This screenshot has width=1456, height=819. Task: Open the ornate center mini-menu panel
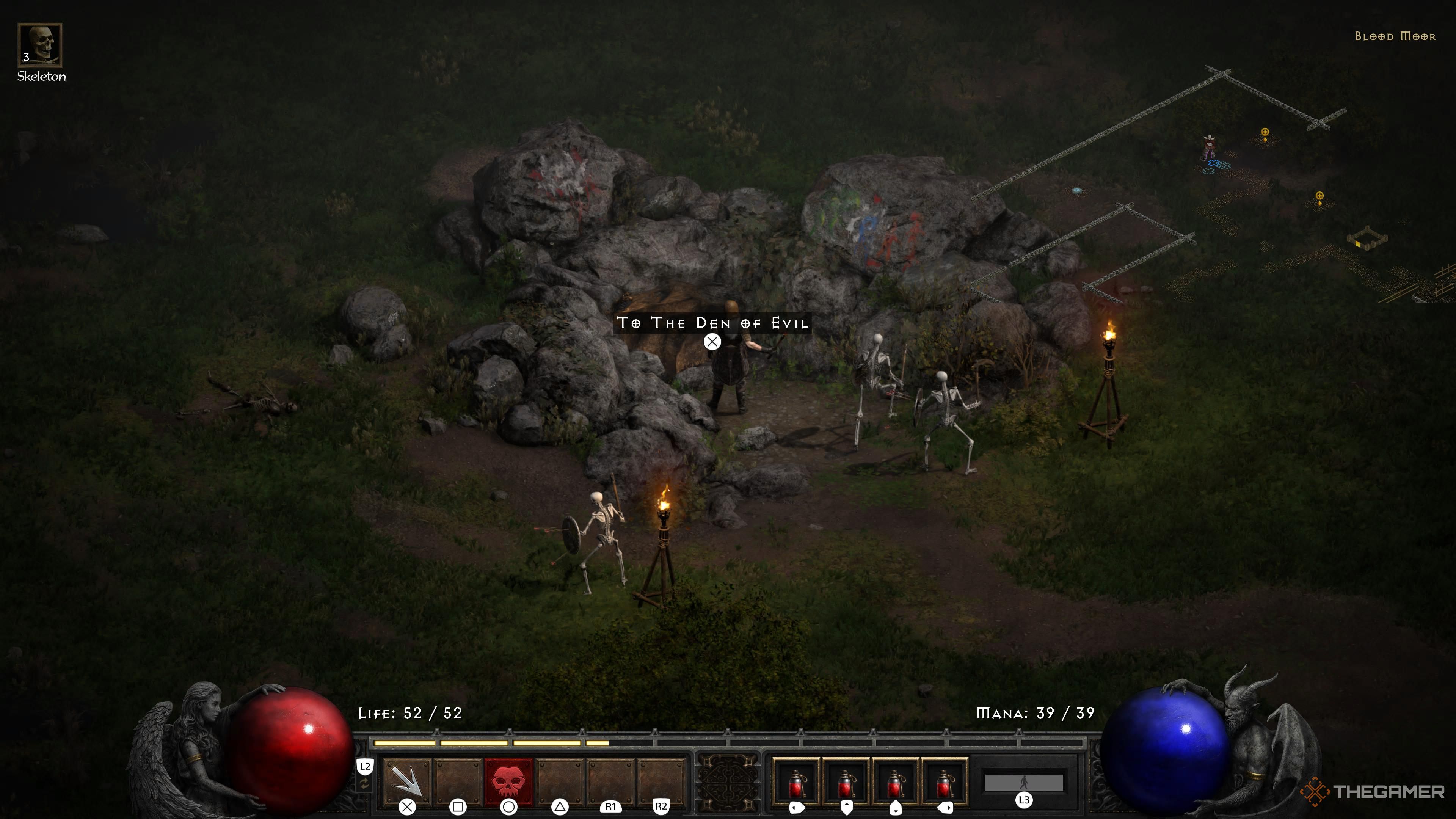point(728,783)
